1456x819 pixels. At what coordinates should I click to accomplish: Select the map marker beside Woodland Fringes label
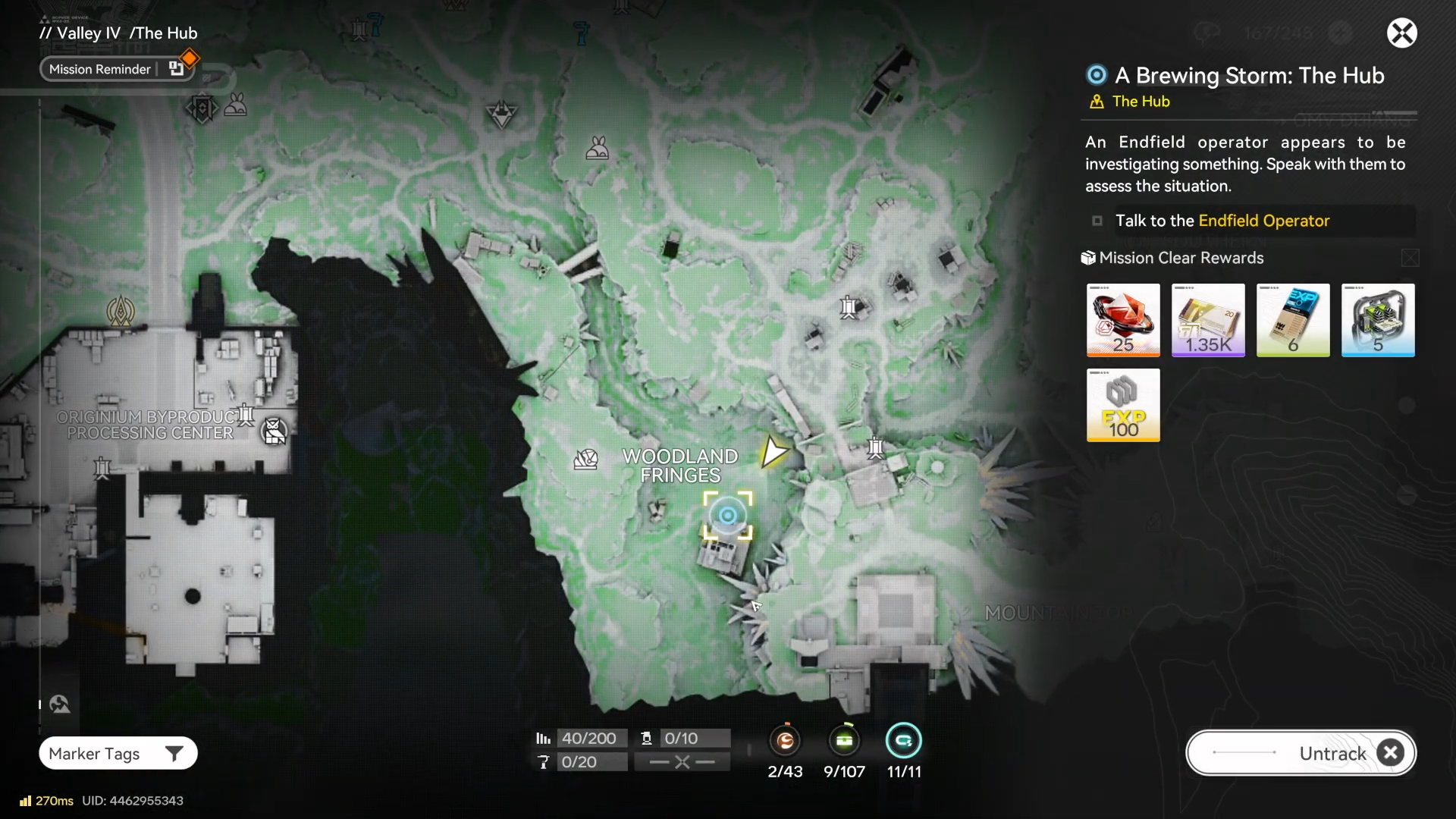pyautogui.click(x=585, y=459)
